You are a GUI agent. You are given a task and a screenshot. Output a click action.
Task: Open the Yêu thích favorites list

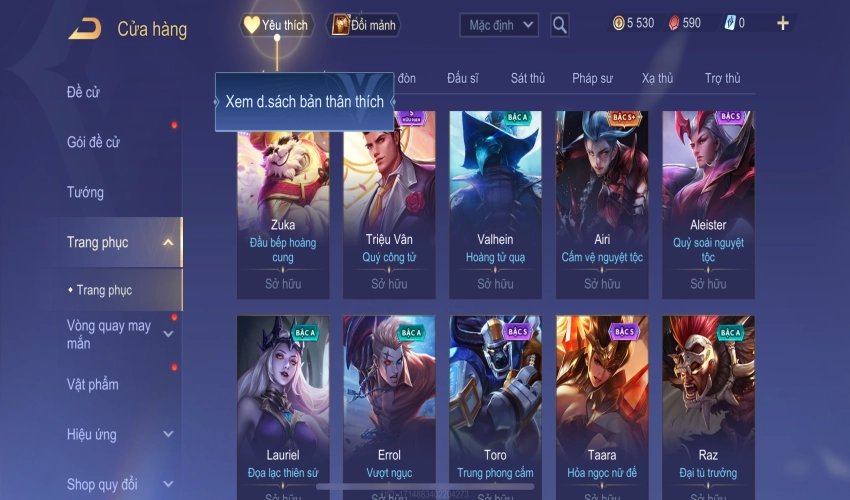coord(276,25)
